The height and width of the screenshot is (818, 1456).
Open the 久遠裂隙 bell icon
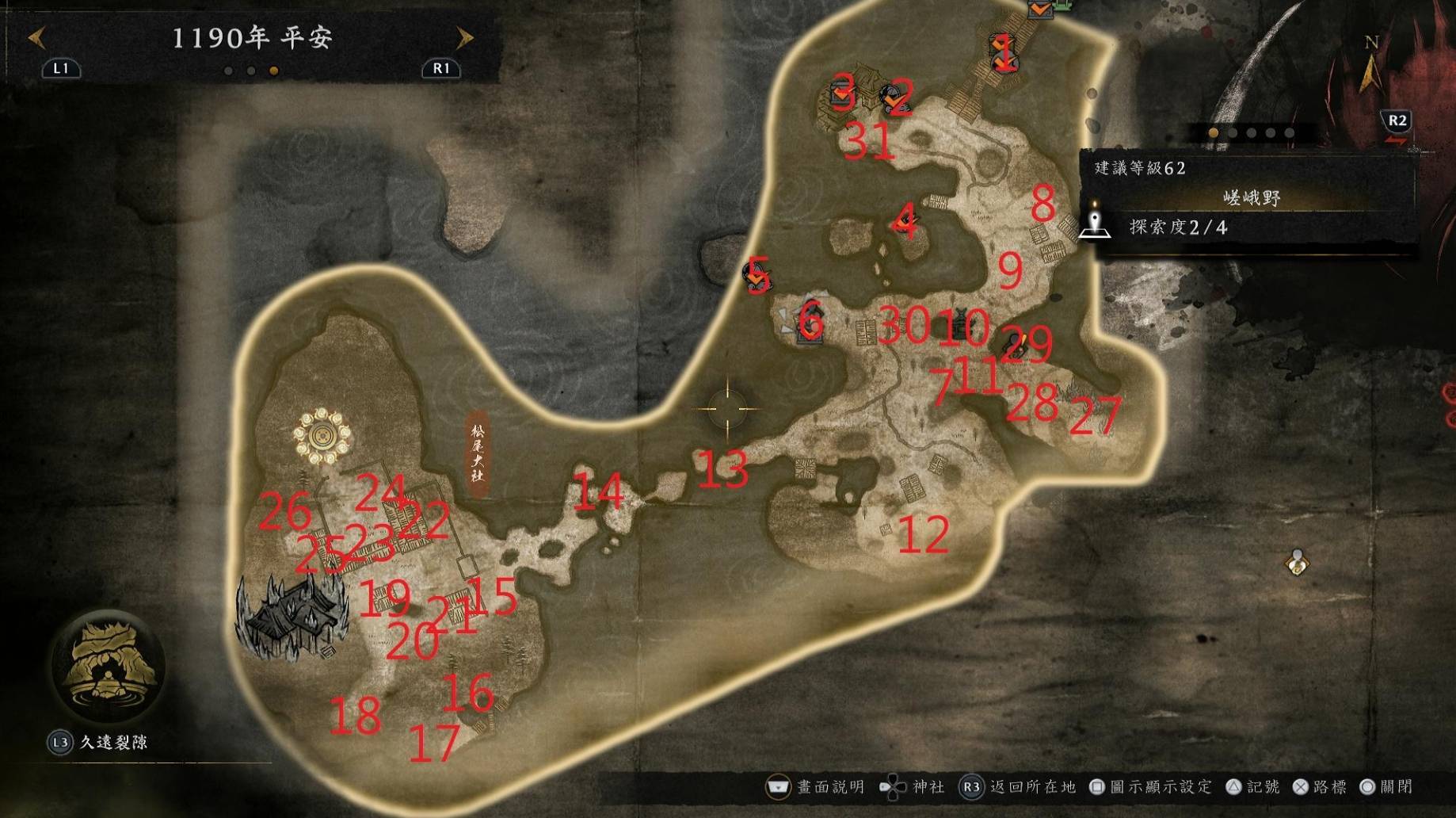(x=106, y=664)
